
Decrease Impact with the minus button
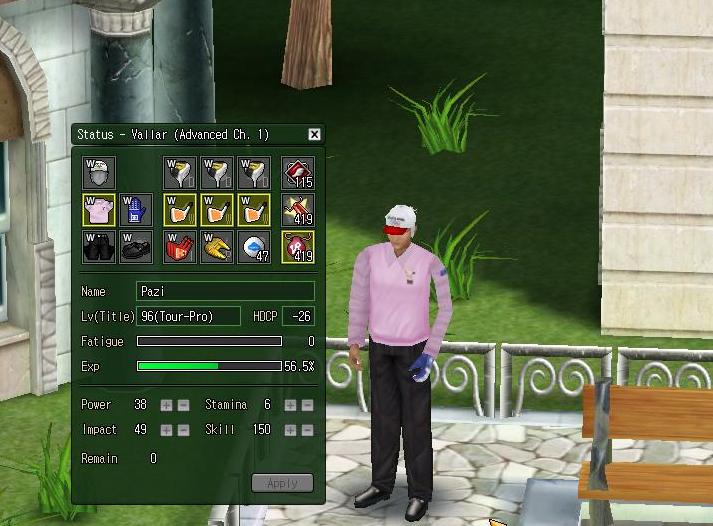[182, 430]
